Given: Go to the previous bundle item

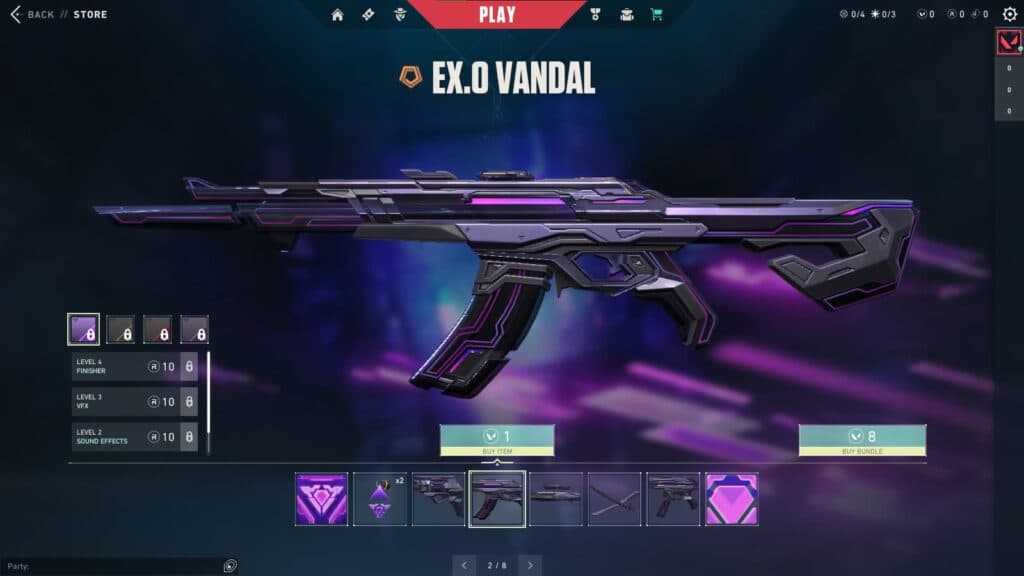Looking at the screenshot, I should point(464,565).
